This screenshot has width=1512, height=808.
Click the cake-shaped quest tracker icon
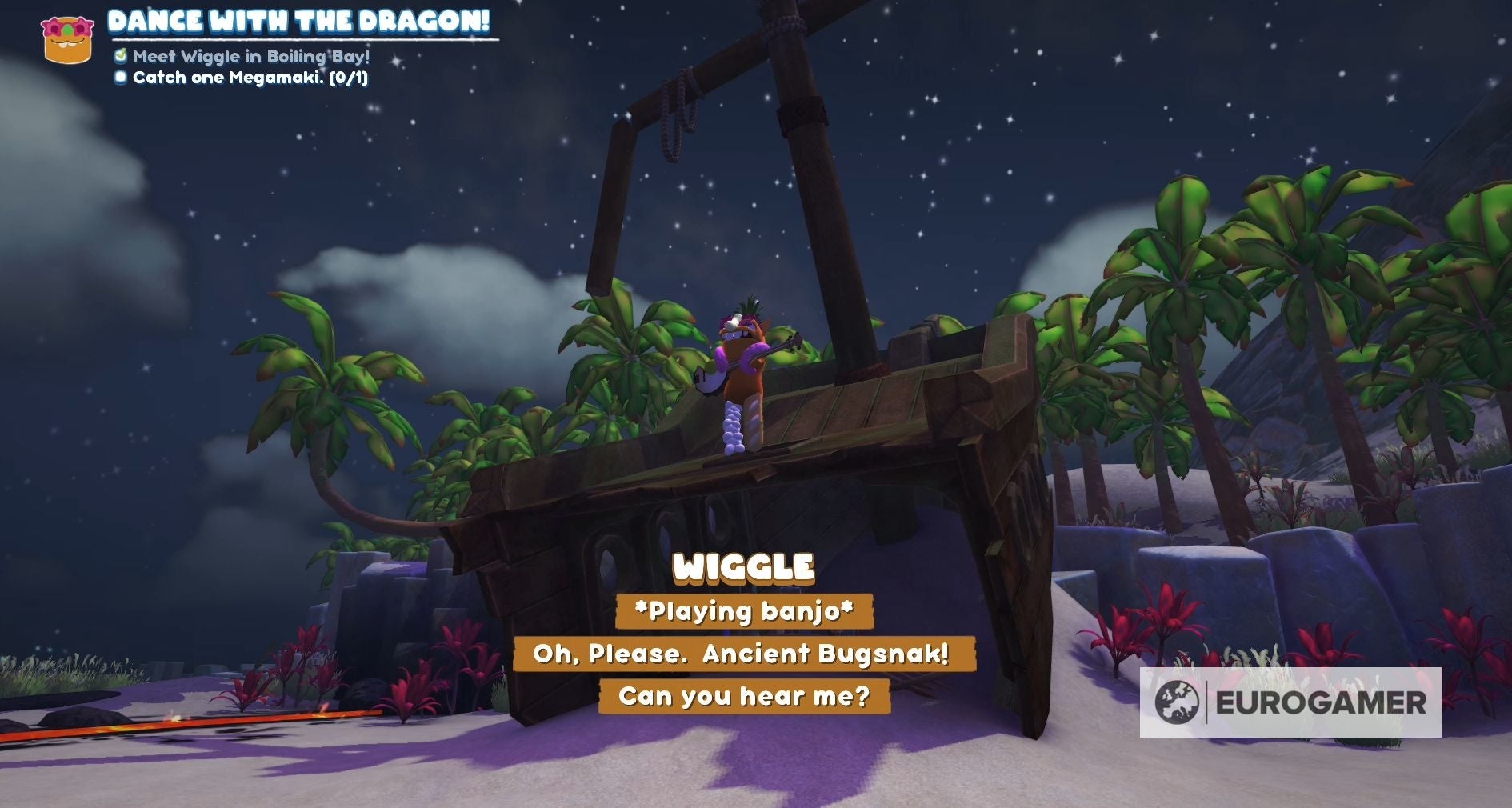[x=68, y=36]
